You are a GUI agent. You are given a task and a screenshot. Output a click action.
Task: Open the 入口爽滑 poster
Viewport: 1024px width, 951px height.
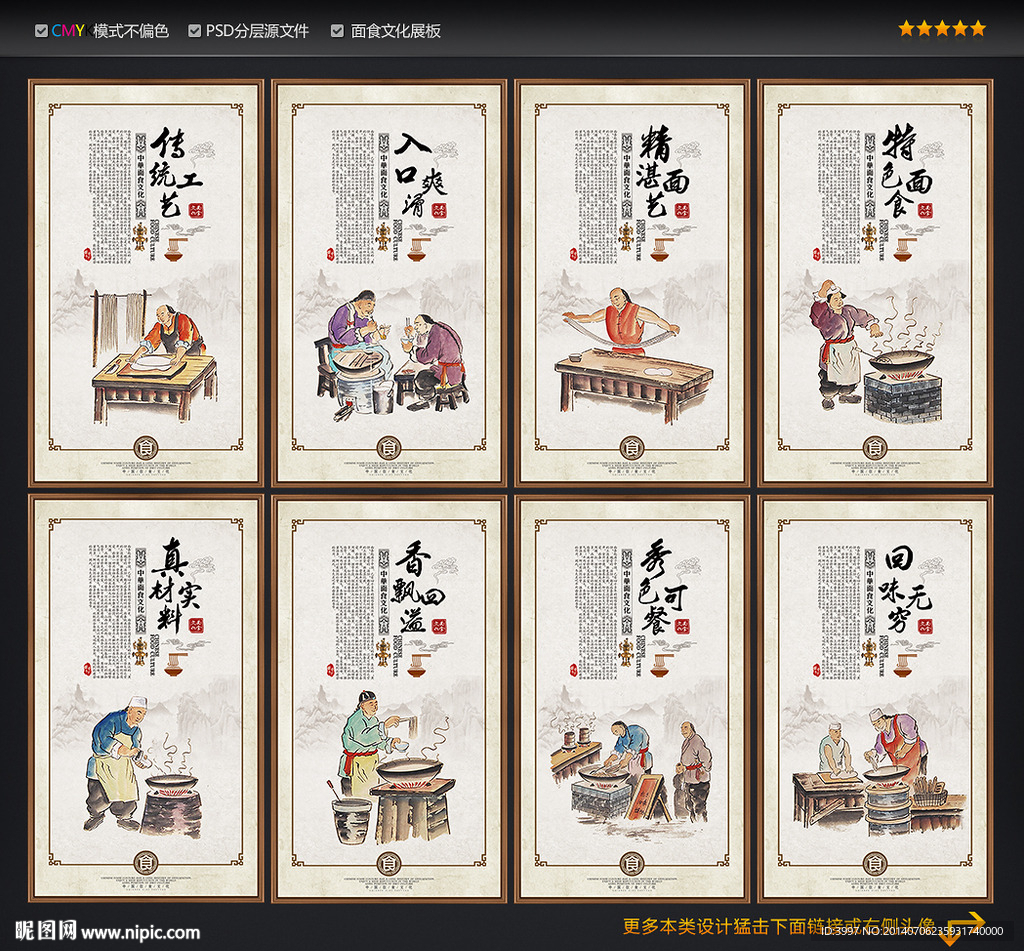coord(389,283)
